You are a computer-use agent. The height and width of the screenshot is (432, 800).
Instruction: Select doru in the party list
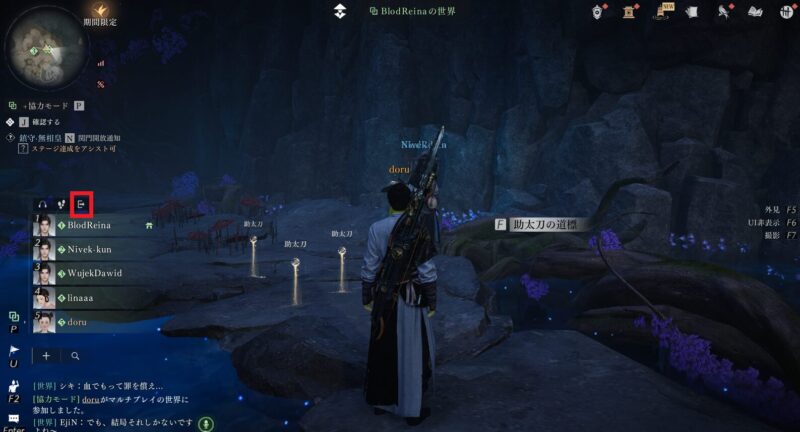pyautogui.click(x=78, y=321)
